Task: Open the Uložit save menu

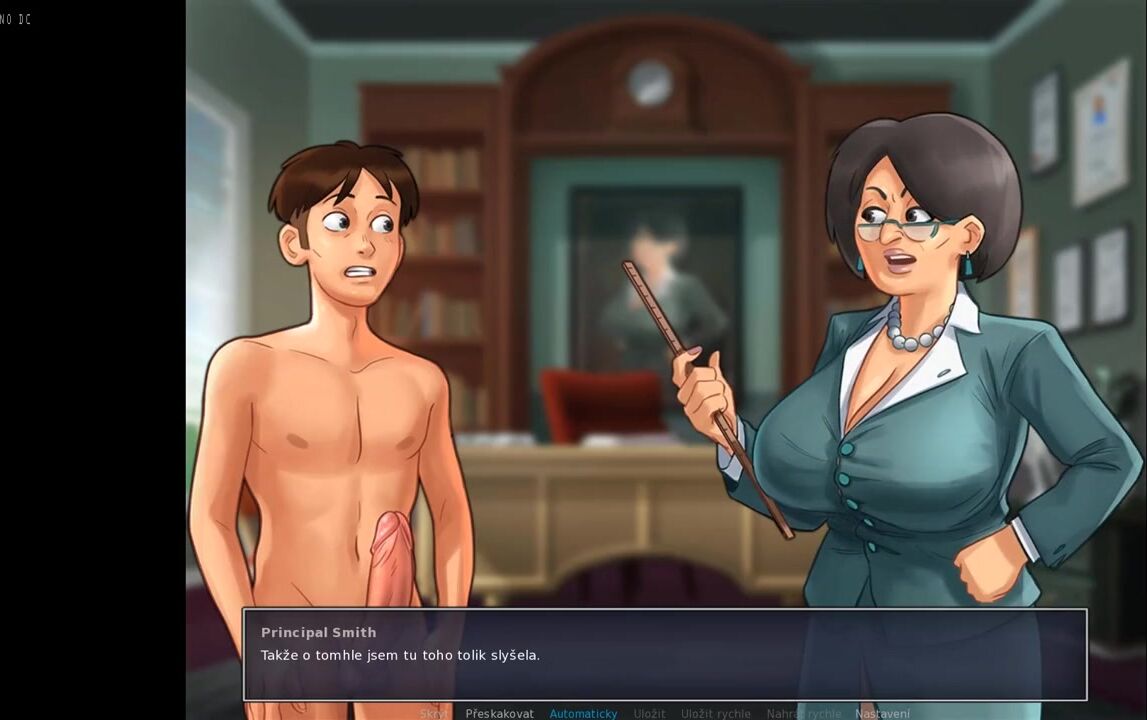Action: pos(649,714)
